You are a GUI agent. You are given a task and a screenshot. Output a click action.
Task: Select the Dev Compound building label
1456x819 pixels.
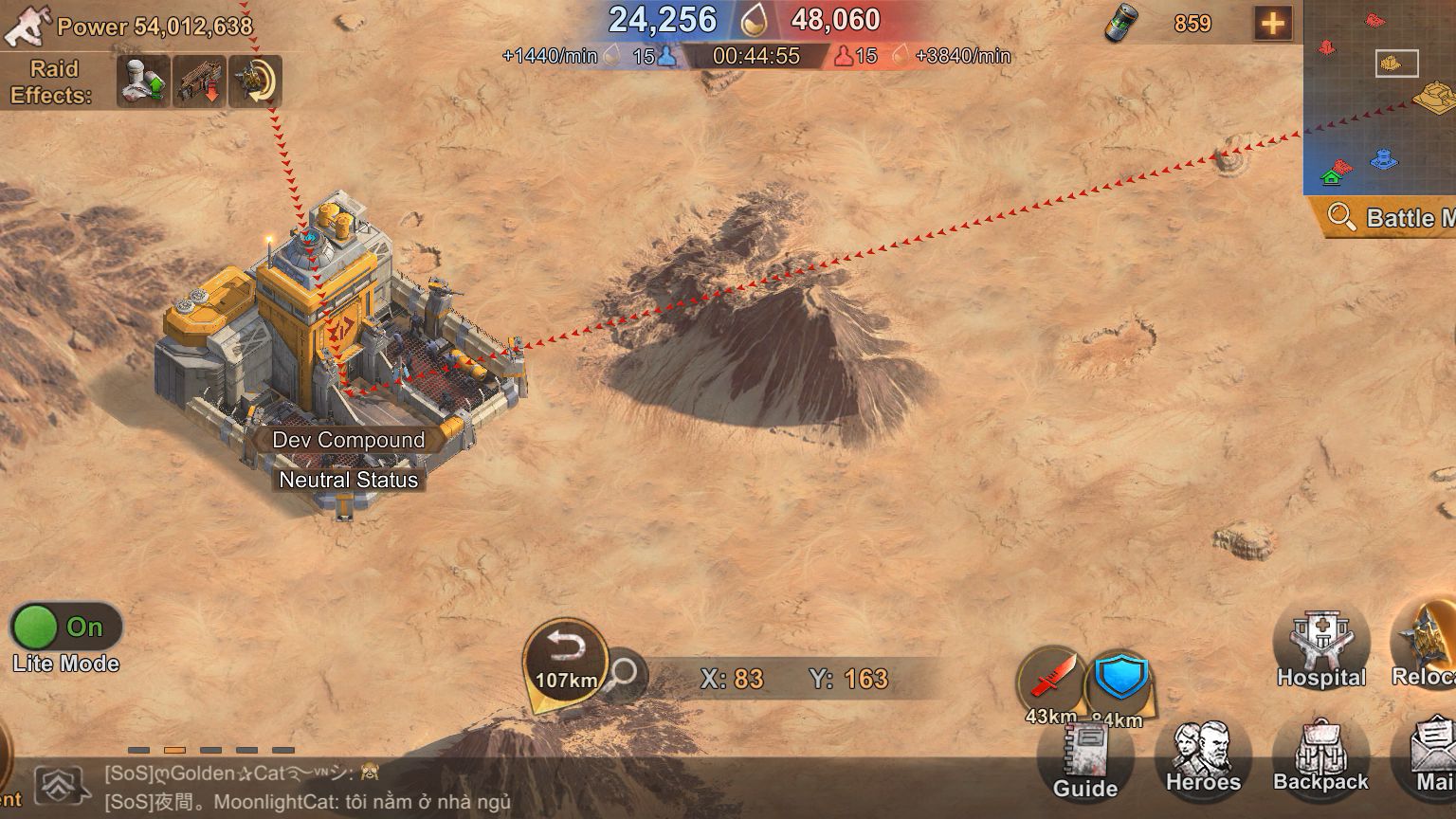point(348,440)
